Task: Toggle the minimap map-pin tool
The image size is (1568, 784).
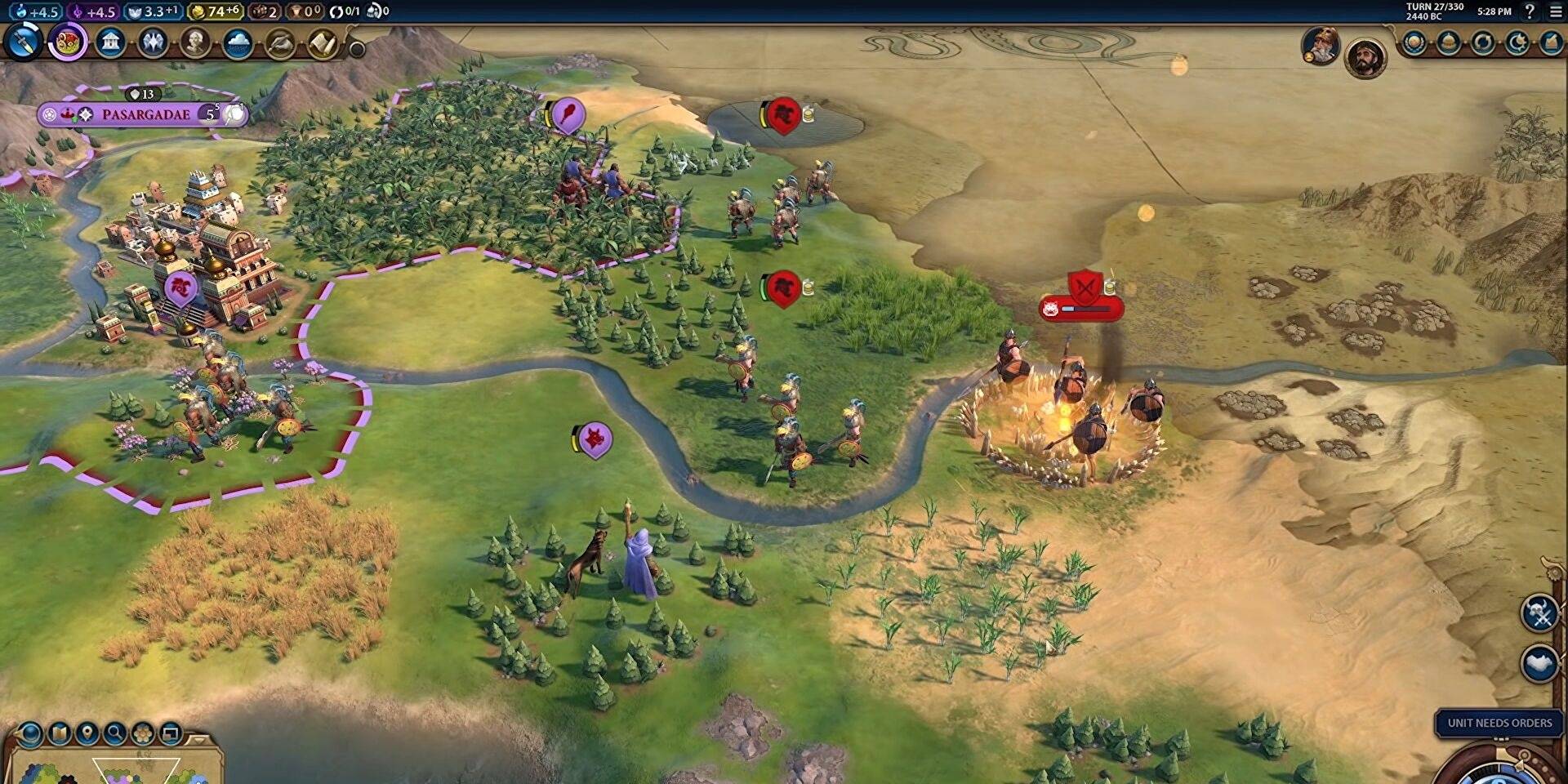Action: coord(87,733)
